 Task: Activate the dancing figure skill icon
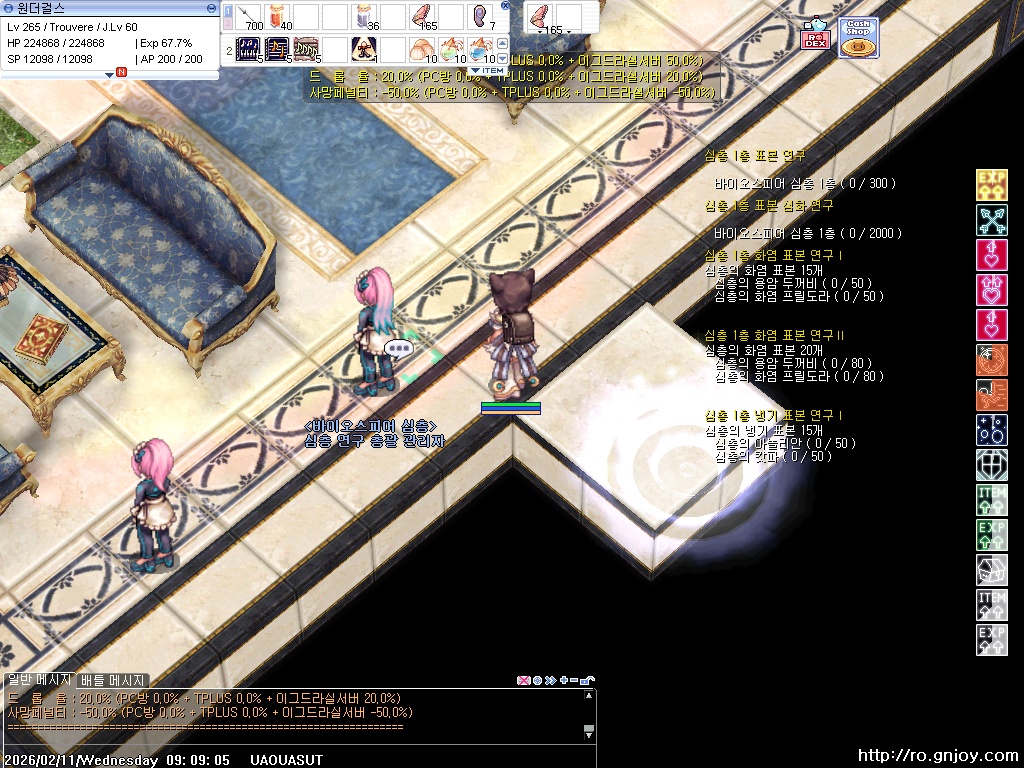(306, 48)
